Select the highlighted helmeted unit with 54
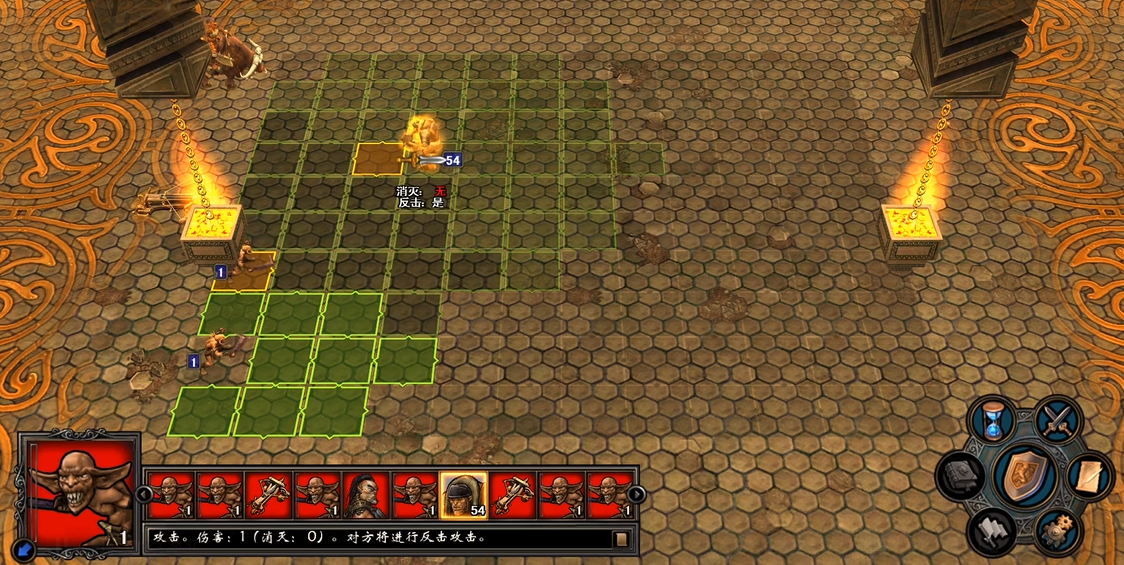The width and height of the screenshot is (1124, 565). click(463, 495)
